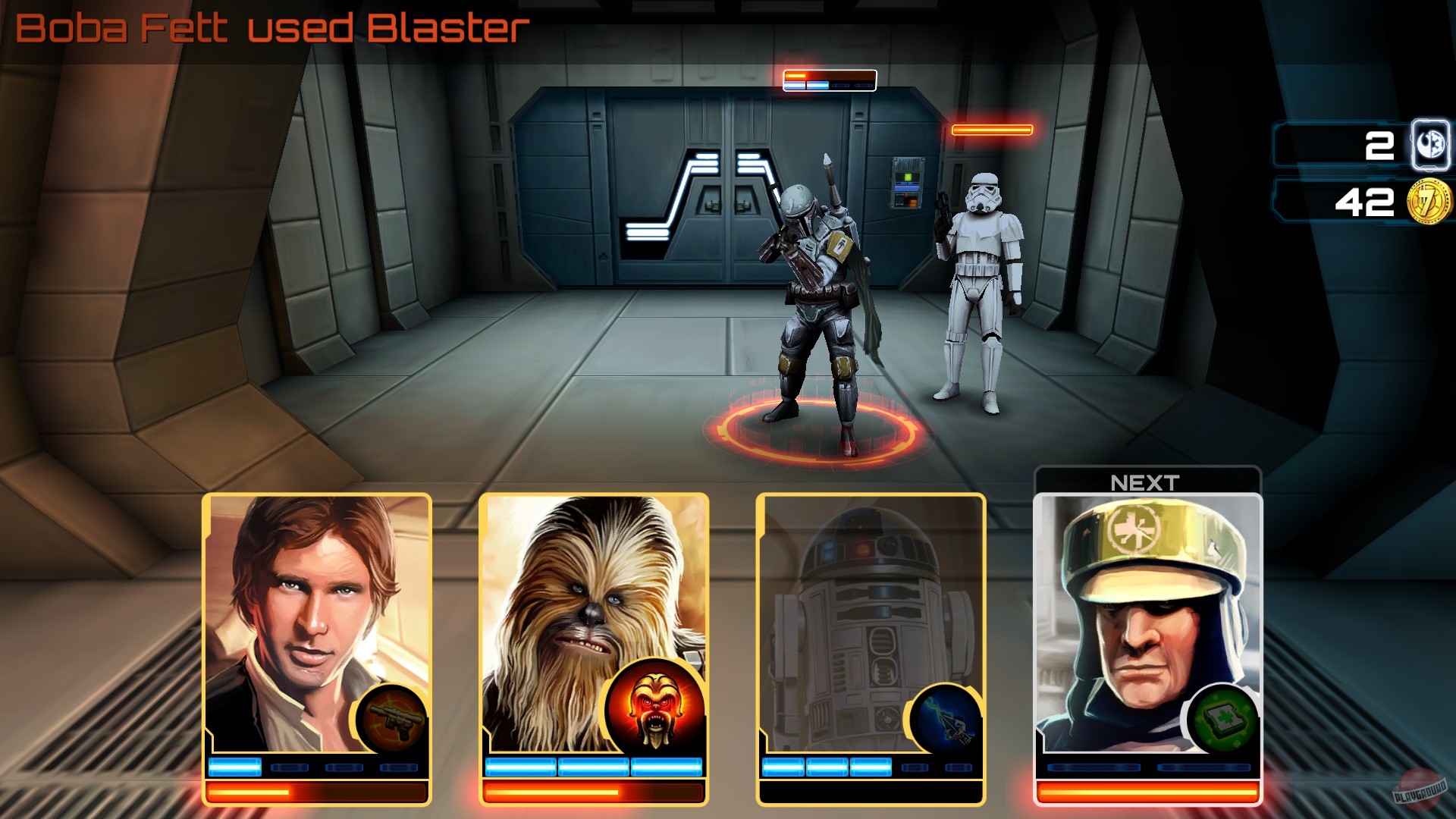Viewport: 1456px width, 819px height.
Task: Tap Chewbacca's orange health bar
Action: [595, 792]
